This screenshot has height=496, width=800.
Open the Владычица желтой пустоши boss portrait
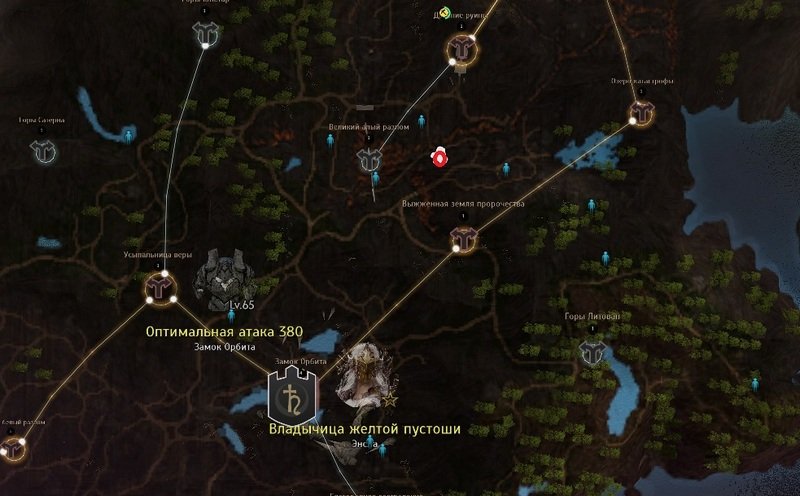point(360,376)
